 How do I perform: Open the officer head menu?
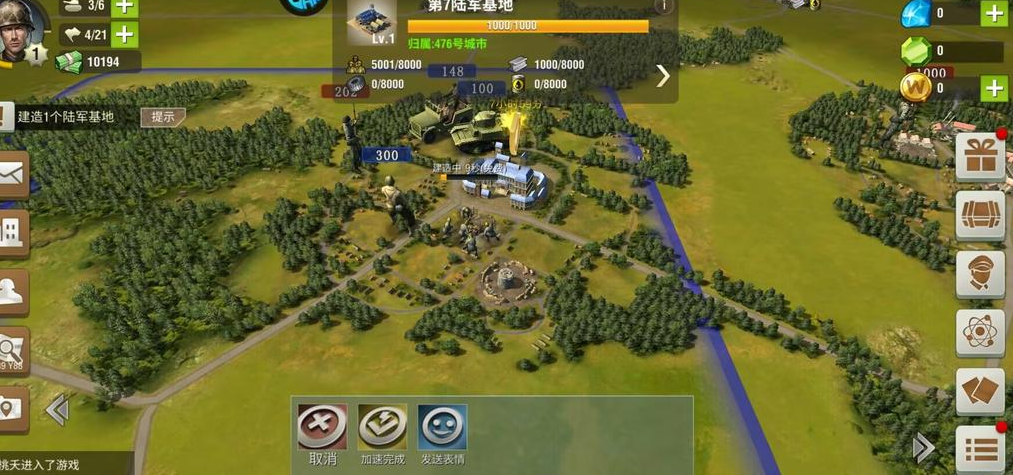(980, 274)
